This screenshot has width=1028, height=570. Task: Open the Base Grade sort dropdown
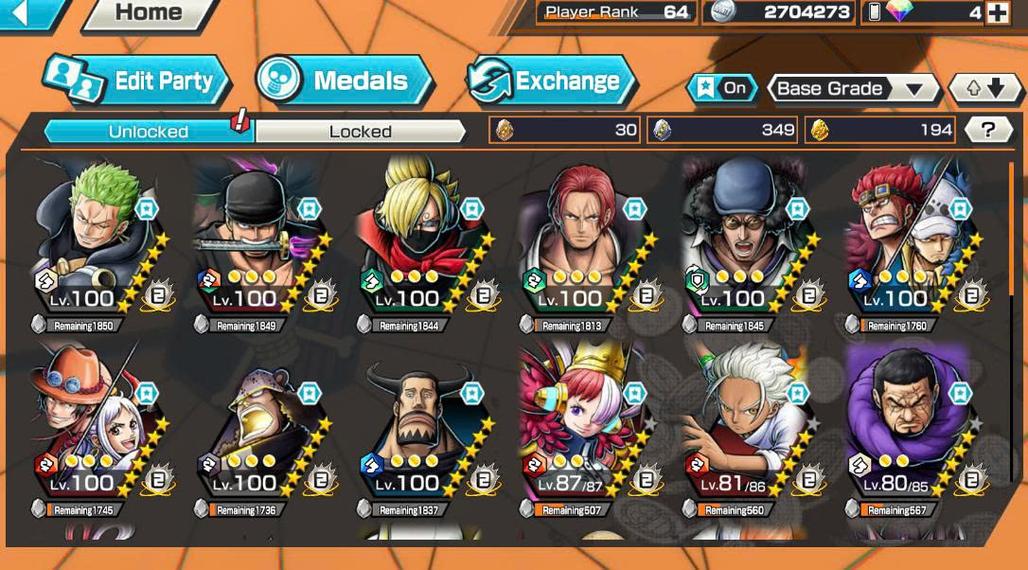(851, 88)
